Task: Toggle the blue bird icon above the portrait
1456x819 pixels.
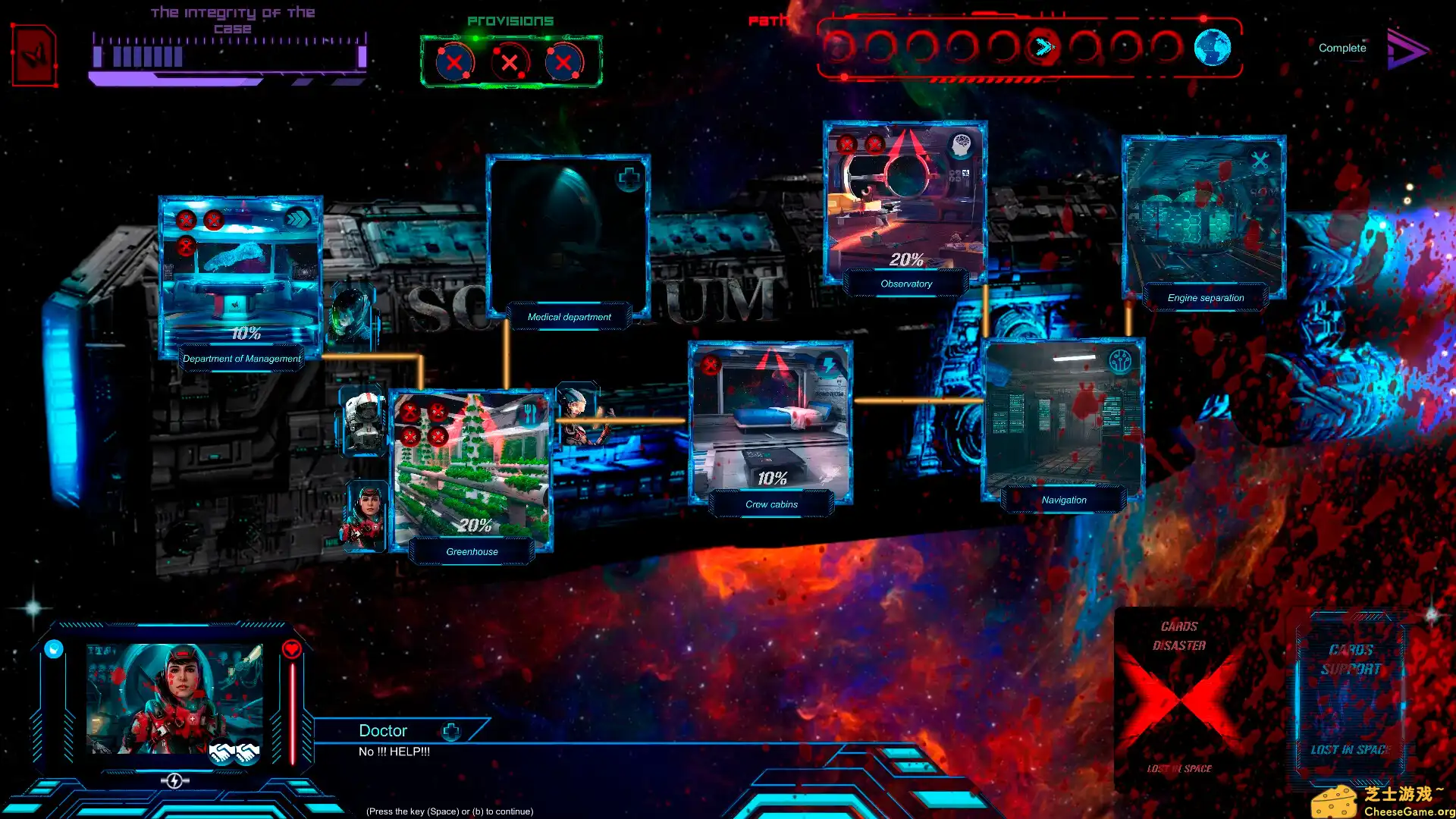Action: pos(53,648)
